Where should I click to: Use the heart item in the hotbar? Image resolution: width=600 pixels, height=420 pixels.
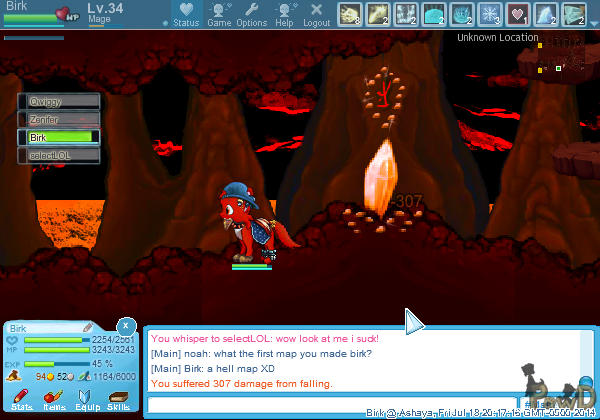[x=518, y=14]
